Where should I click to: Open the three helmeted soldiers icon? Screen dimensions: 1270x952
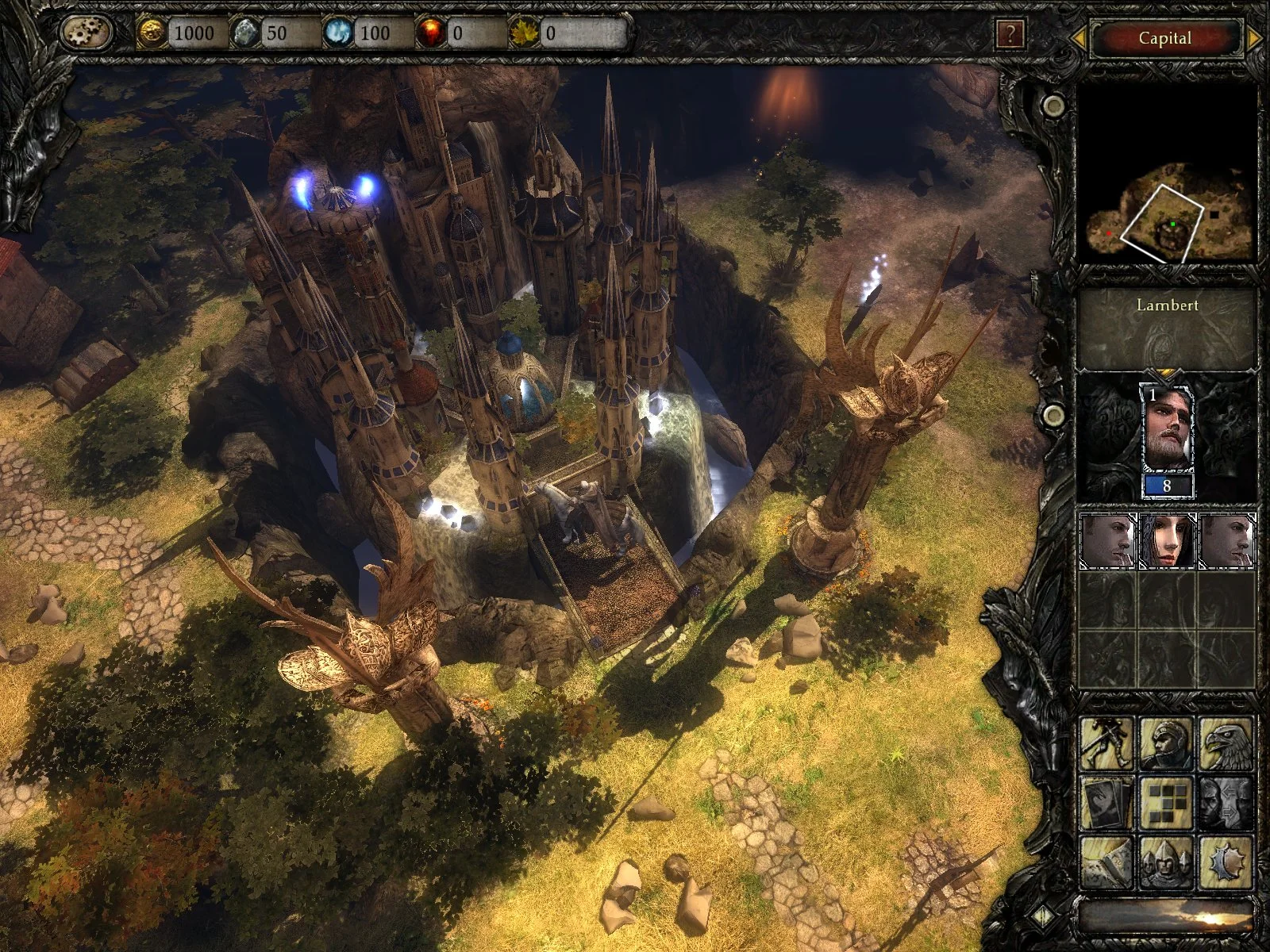[1167, 862]
